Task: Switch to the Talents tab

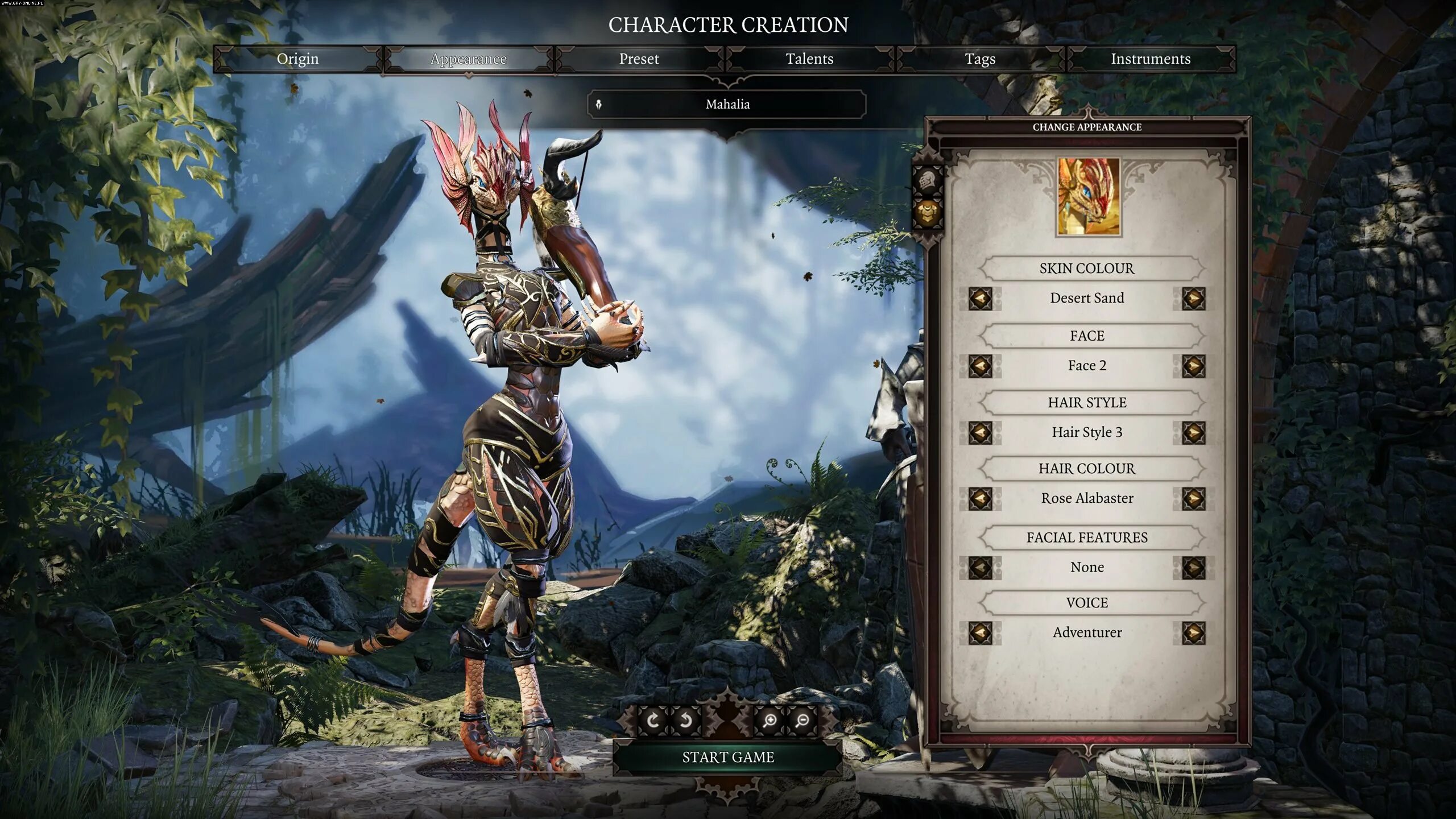Action: [809, 59]
